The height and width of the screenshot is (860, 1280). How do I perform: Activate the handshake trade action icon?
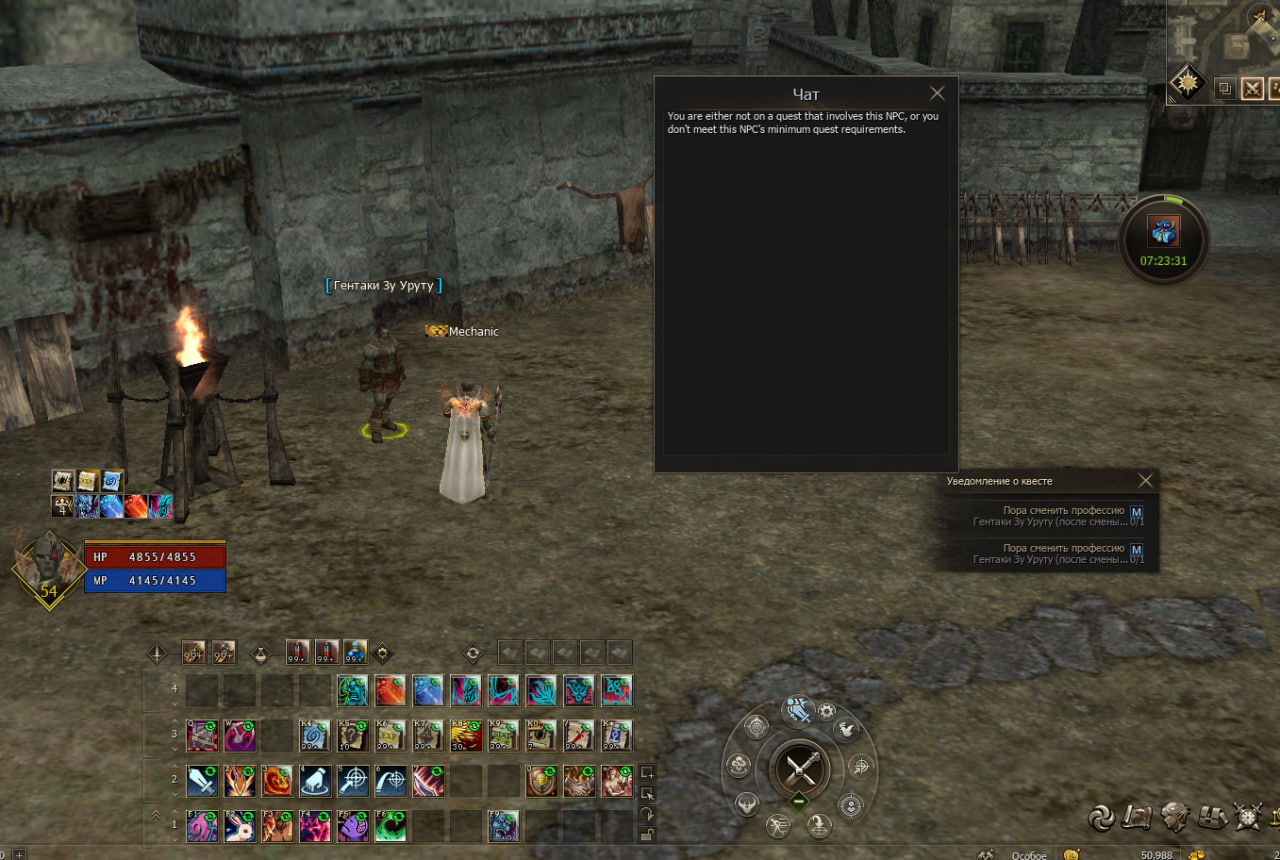pyautogui.click(x=579, y=781)
